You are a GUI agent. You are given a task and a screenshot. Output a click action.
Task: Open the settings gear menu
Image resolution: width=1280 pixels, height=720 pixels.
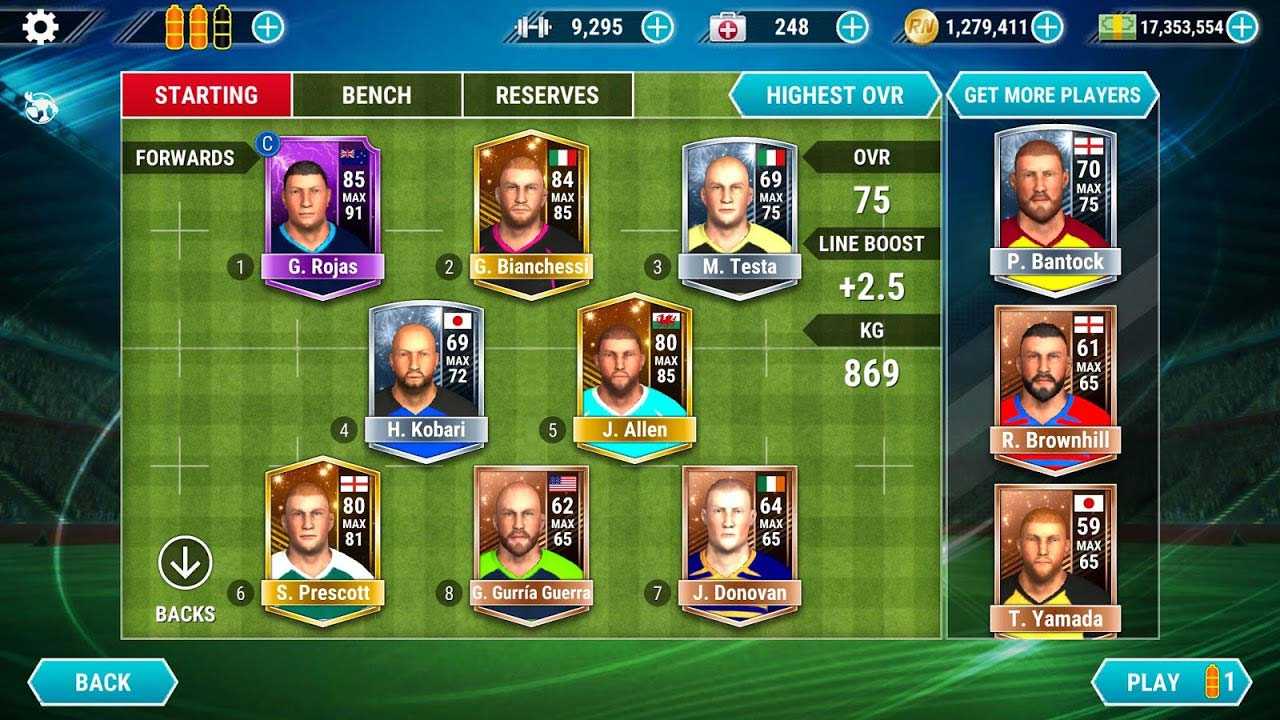[40, 27]
